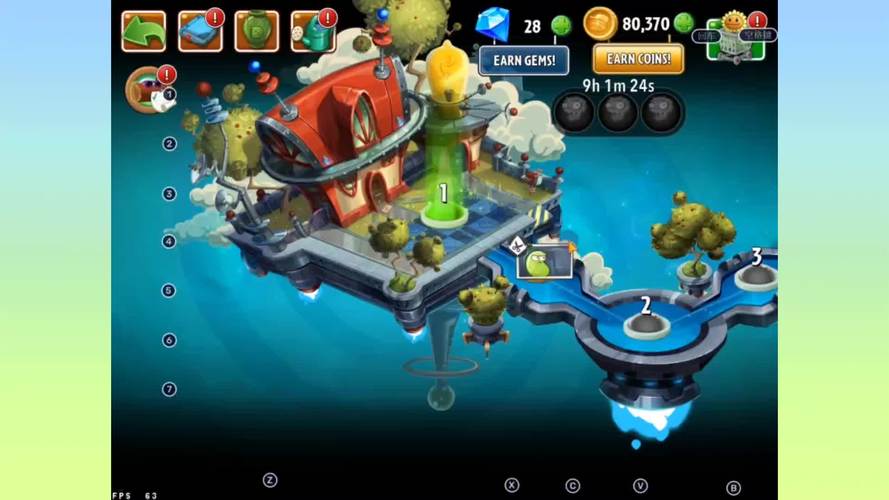The height and width of the screenshot is (500, 889).
Task: Open the blue travel log book
Action: [x=199, y=32]
